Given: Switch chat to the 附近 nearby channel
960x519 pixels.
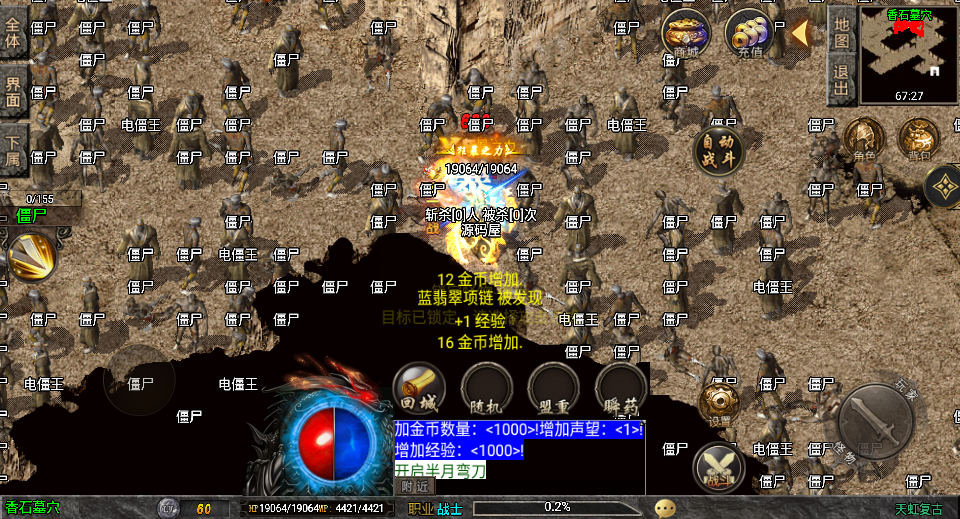Looking at the screenshot, I should [x=415, y=486].
